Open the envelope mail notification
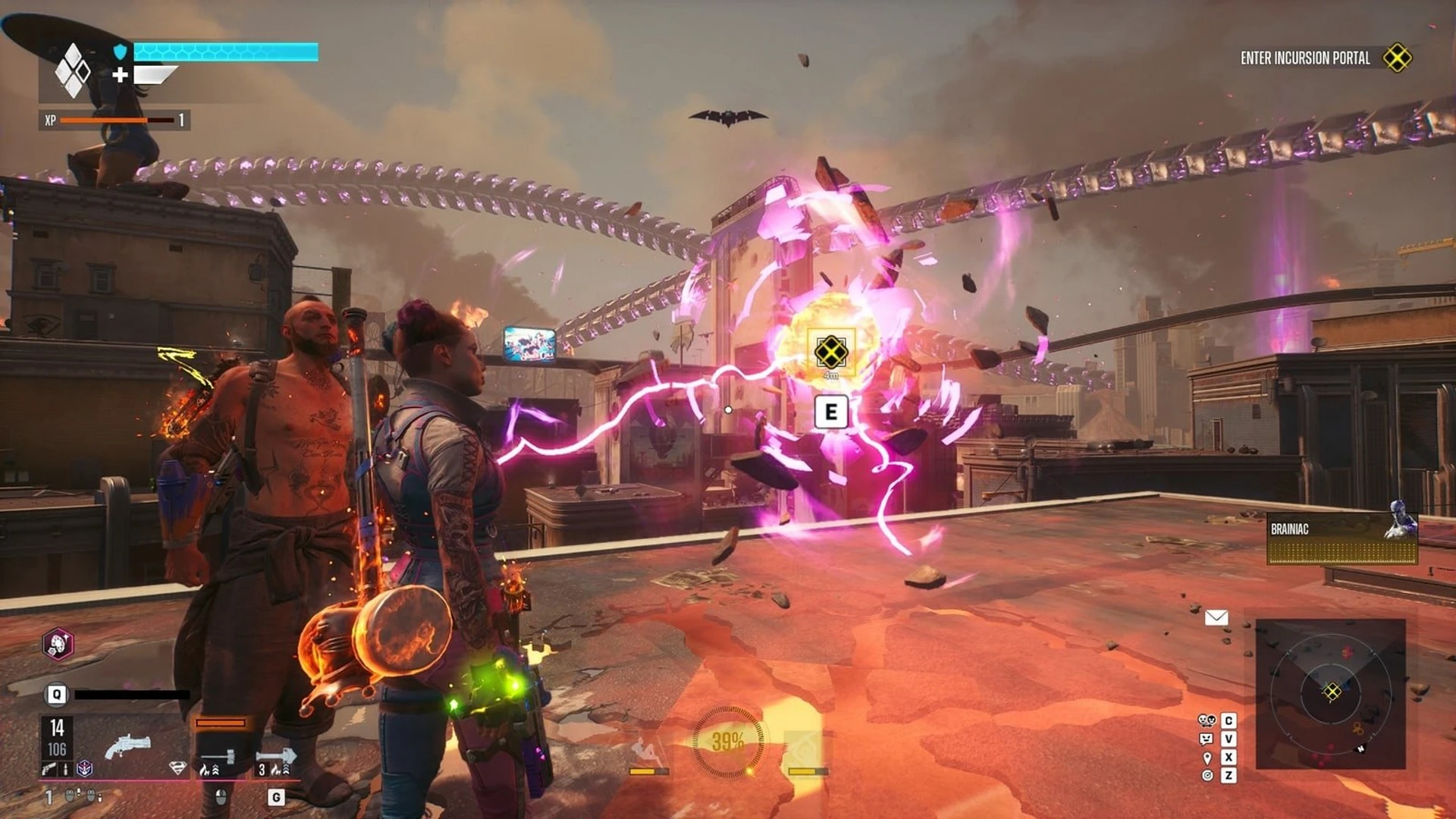The width and height of the screenshot is (1456, 819). 1216,617
